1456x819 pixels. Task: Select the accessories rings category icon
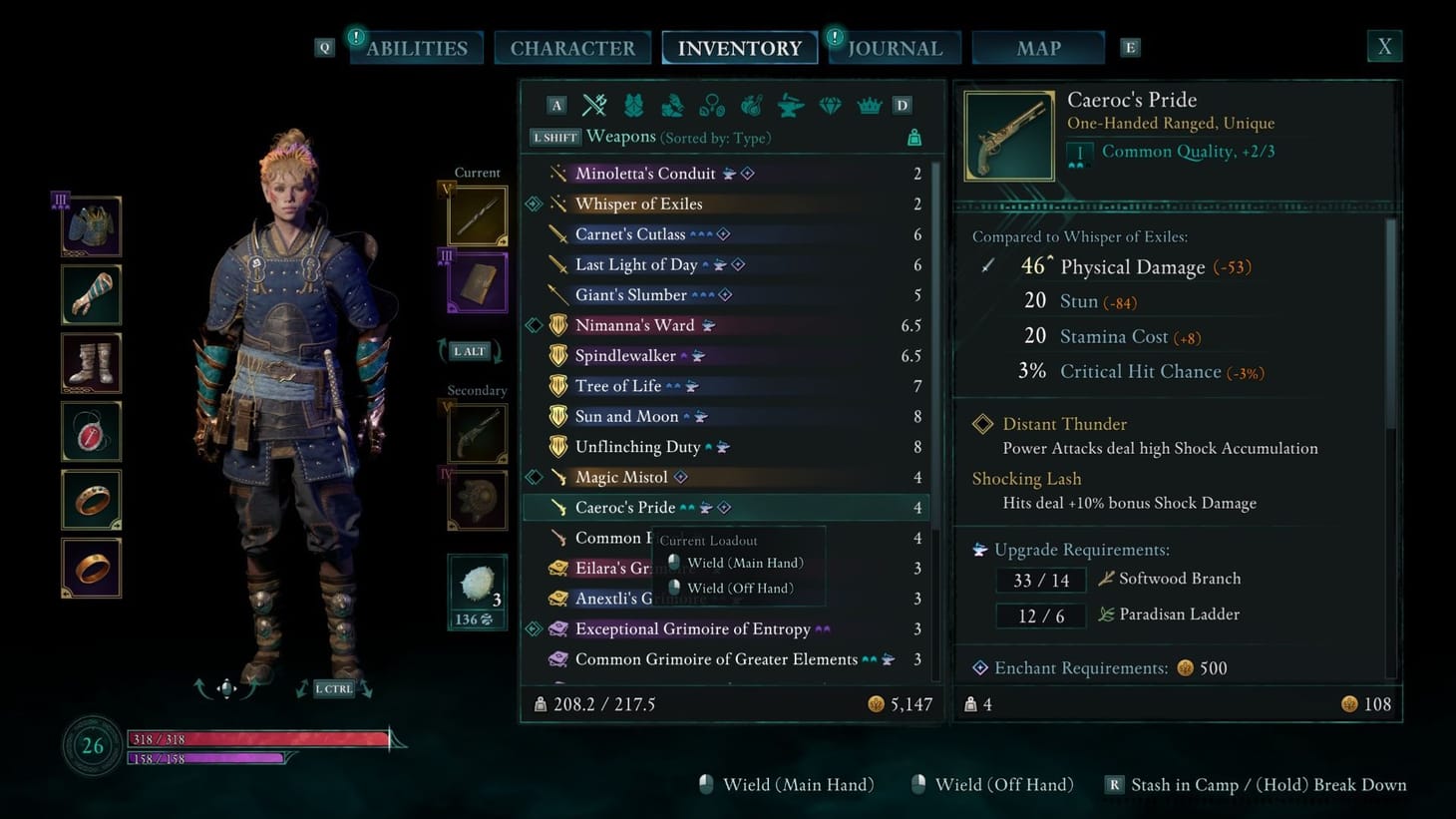pyautogui.click(x=712, y=105)
